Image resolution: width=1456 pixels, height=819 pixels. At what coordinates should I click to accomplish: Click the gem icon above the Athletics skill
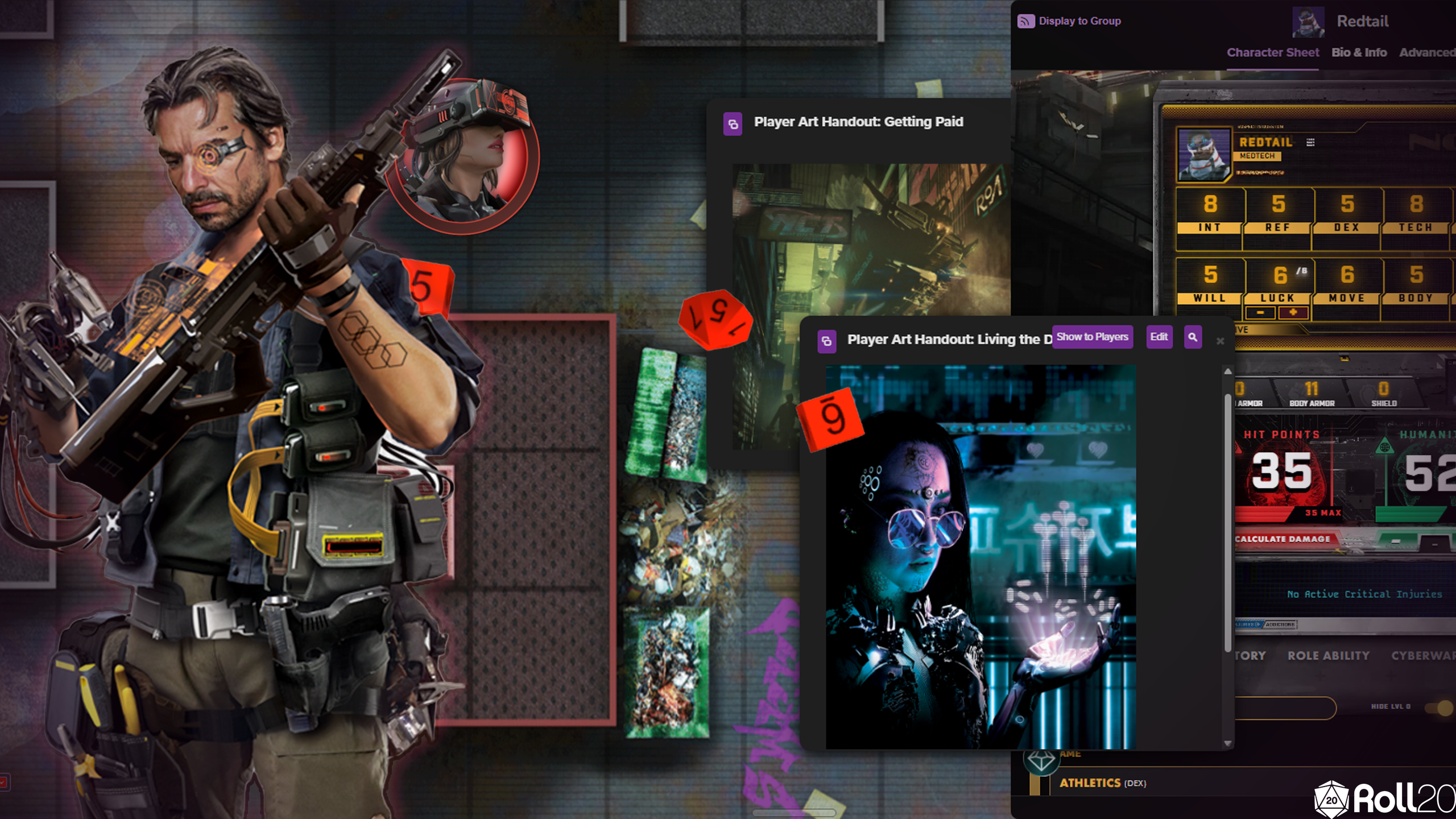pos(1042,763)
